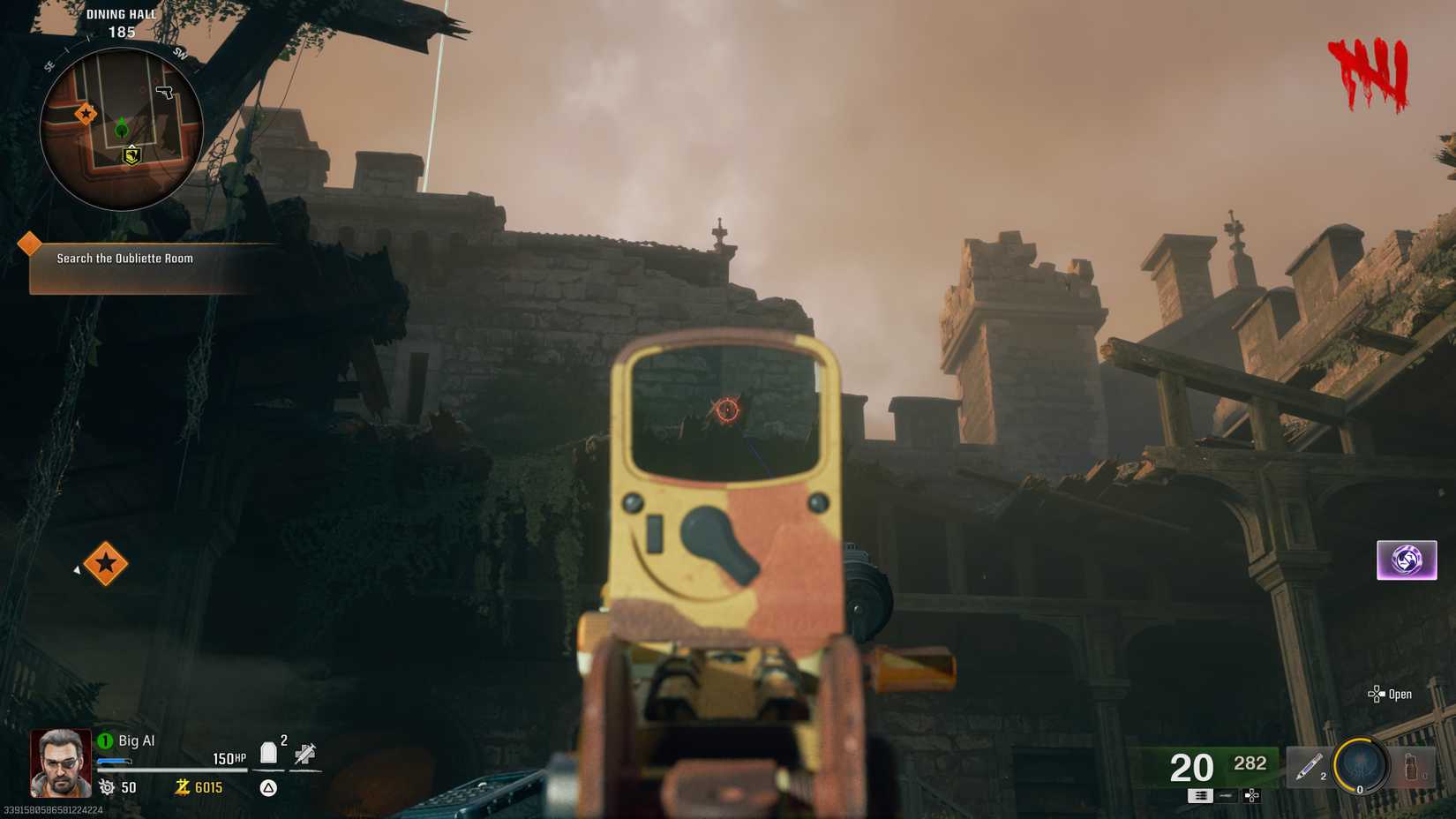1456x819 pixels.
Task: Click the PlayStation triangle button prompt icon
Action: (x=268, y=788)
